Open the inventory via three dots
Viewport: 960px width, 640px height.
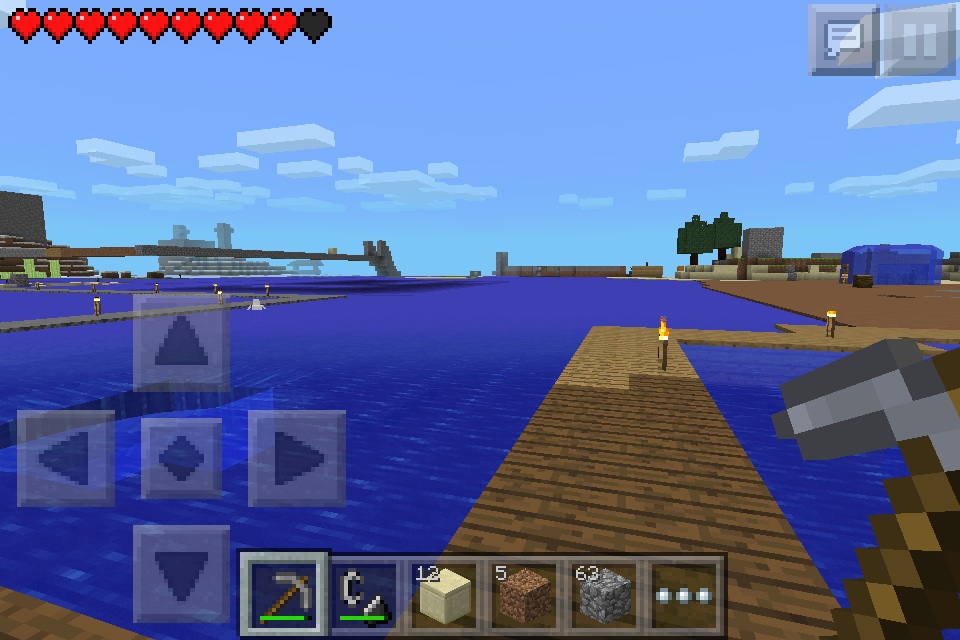(685, 595)
